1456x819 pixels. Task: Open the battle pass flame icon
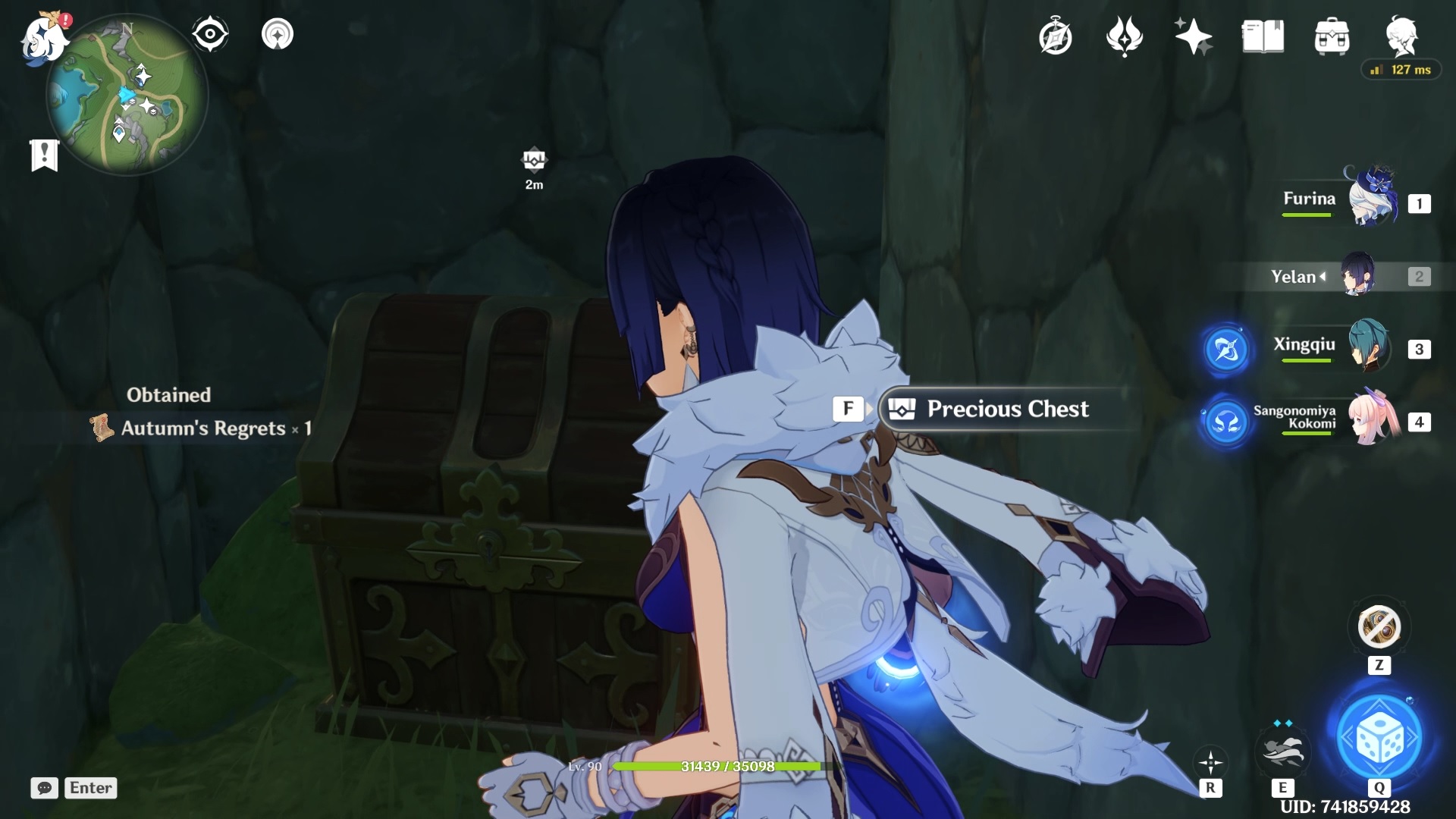(1124, 36)
